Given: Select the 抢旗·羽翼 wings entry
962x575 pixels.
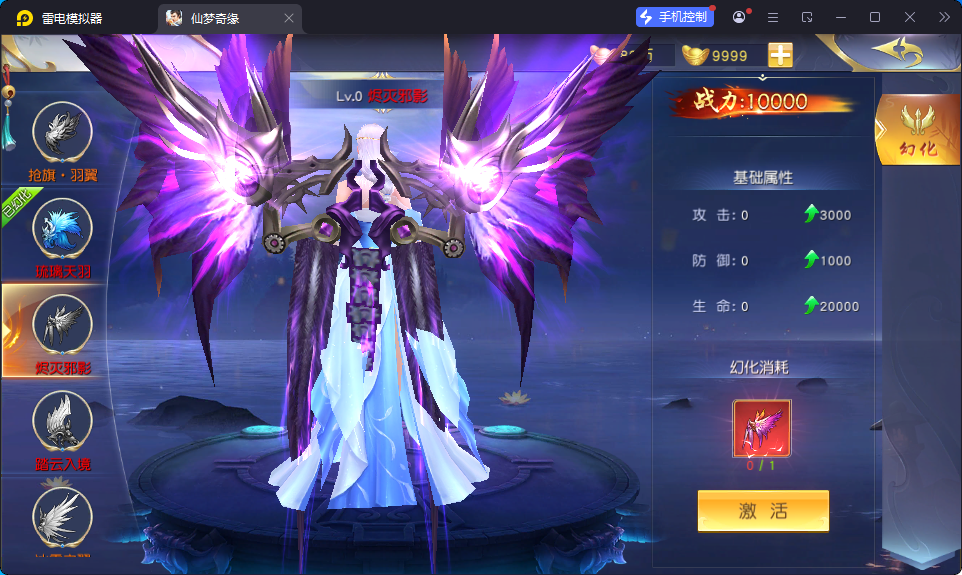Looking at the screenshot, I should [63, 133].
